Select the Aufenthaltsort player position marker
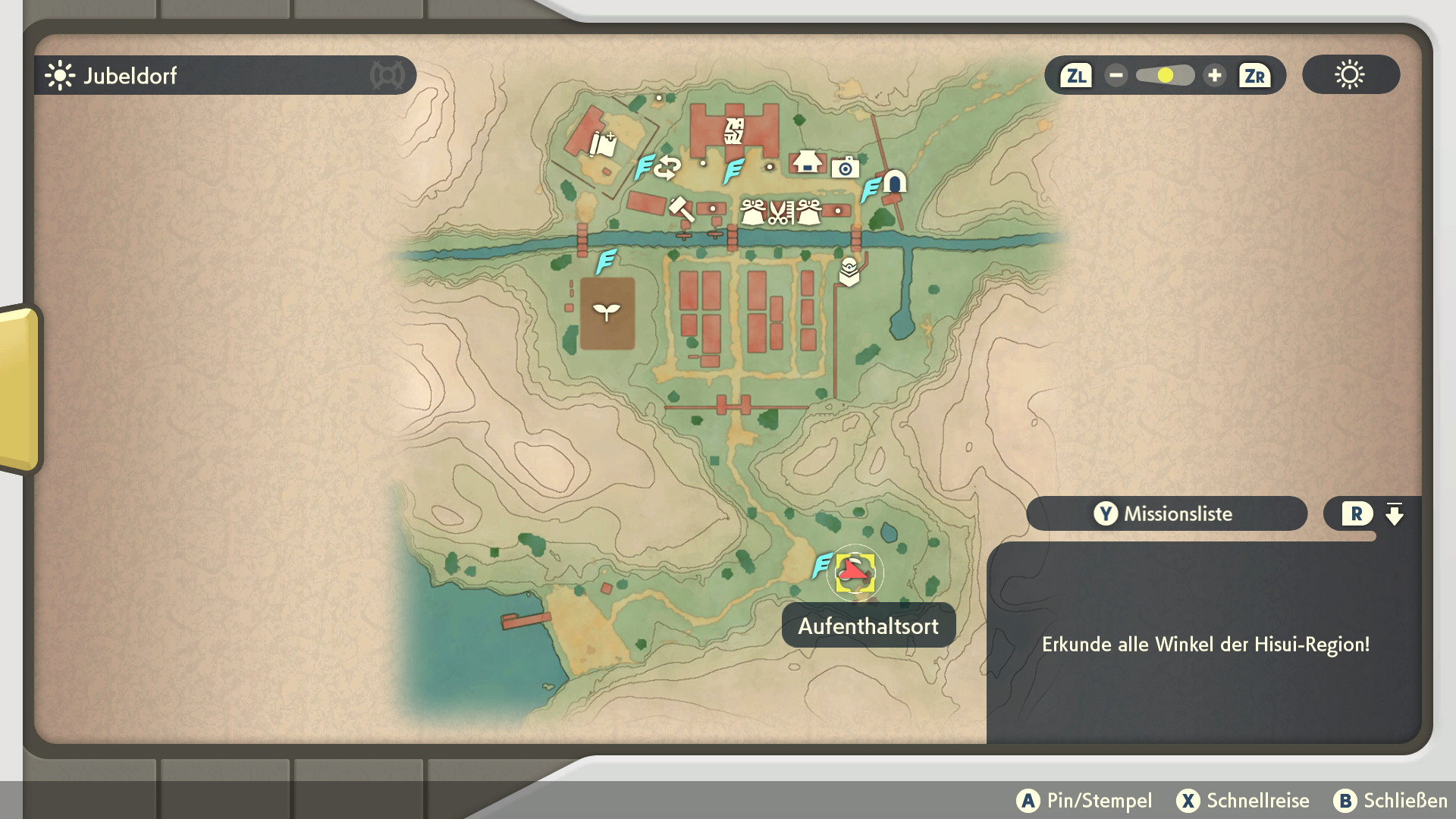 [855, 573]
